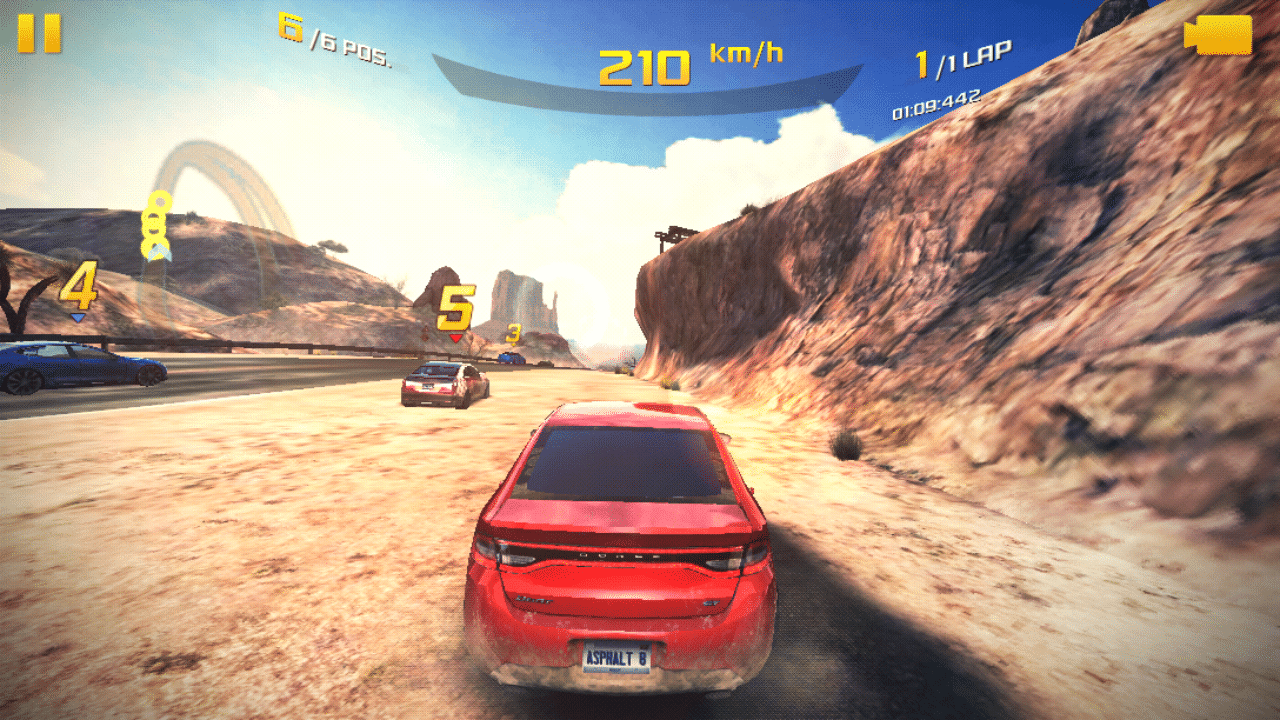1280x720 pixels.
Task: Pause the race with the pause button
Action: click(39, 33)
